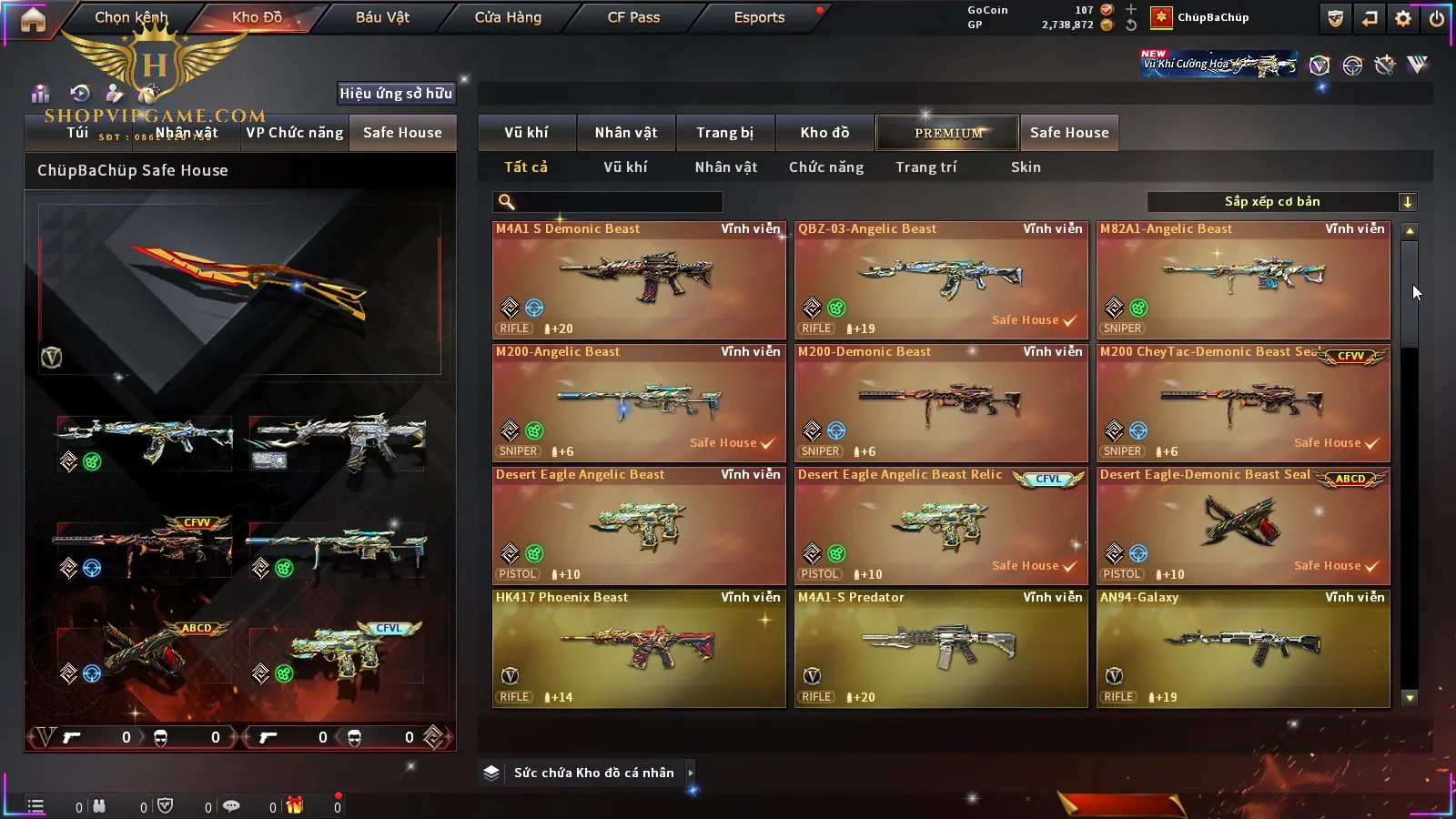Viewport: 1456px width, 819px height.
Task: Select the PREMIUM tab
Action: pos(948,133)
